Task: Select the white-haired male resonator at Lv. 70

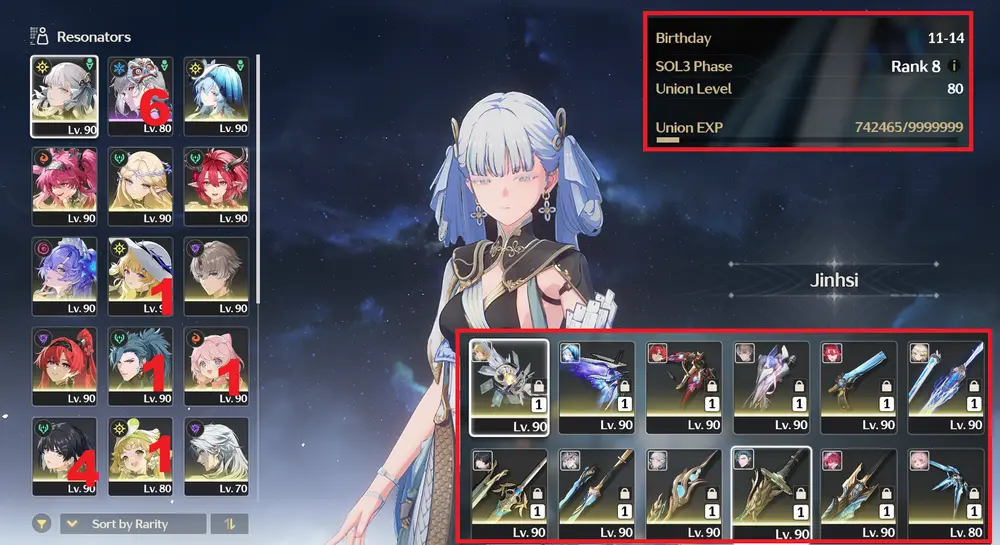Action: (216, 457)
